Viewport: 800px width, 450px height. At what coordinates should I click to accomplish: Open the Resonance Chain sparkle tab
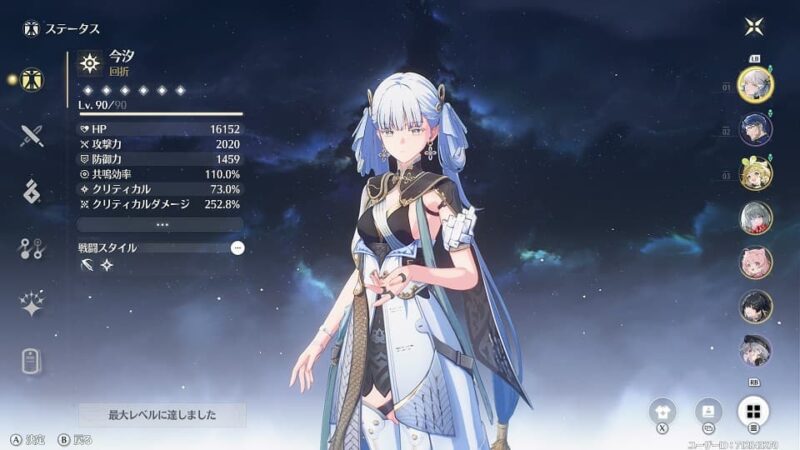pyautogui.click(x=32, y=306)
